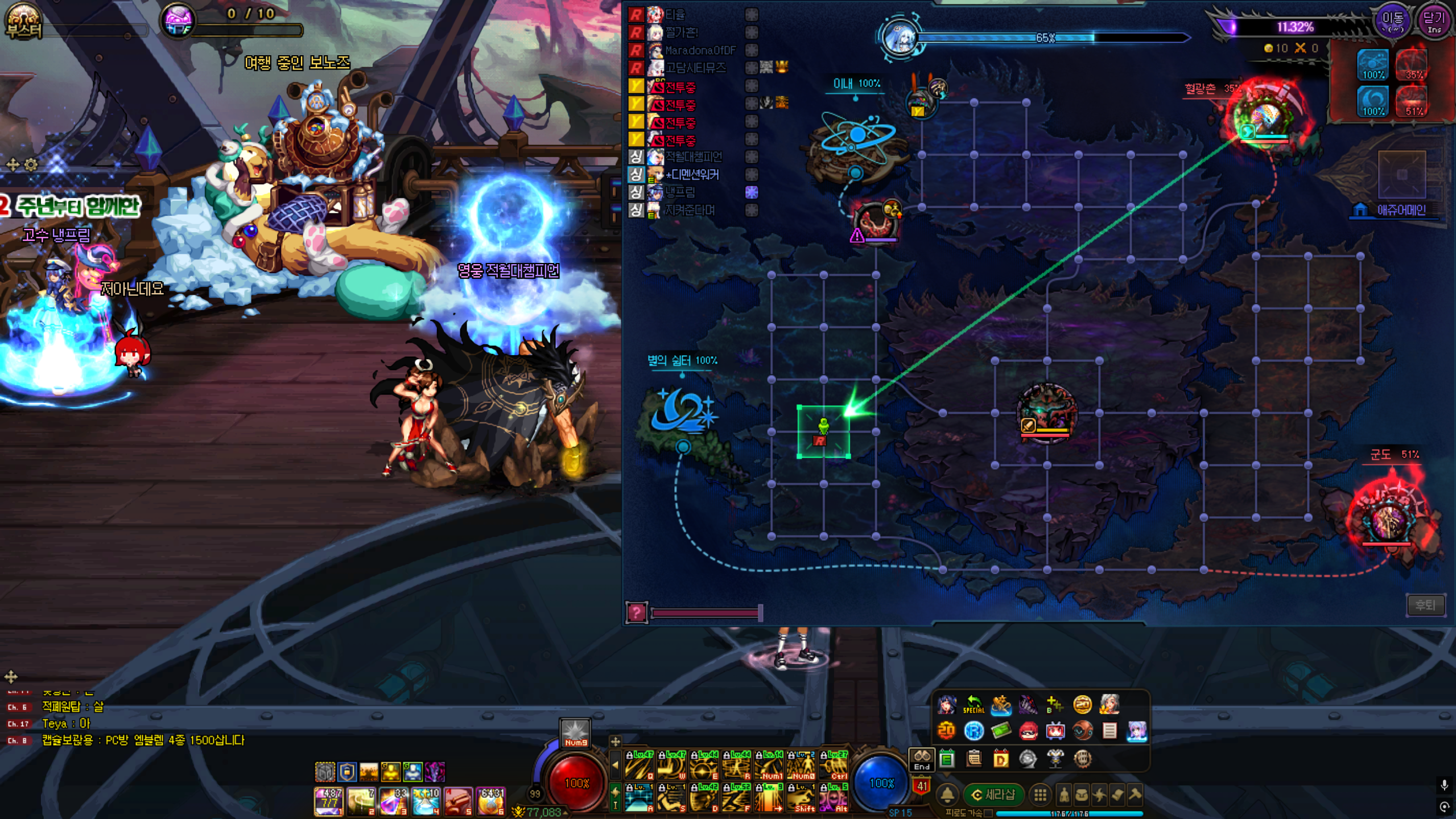Toggle the 피로도 가속 checkbox
The width and height of the screenshot is (1456, 819).
989,813
